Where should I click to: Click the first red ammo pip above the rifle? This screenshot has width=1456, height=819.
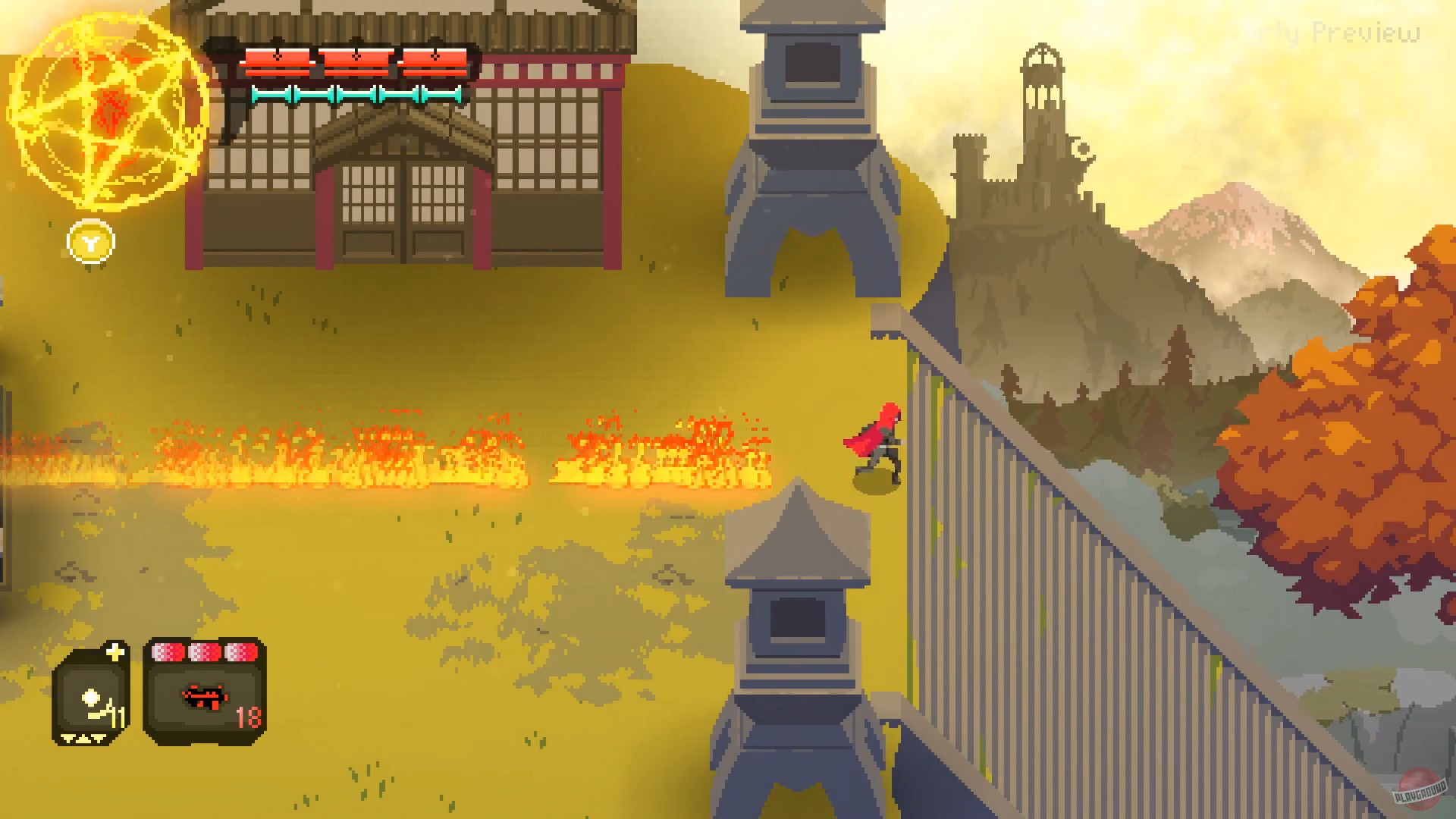[167, 651]
